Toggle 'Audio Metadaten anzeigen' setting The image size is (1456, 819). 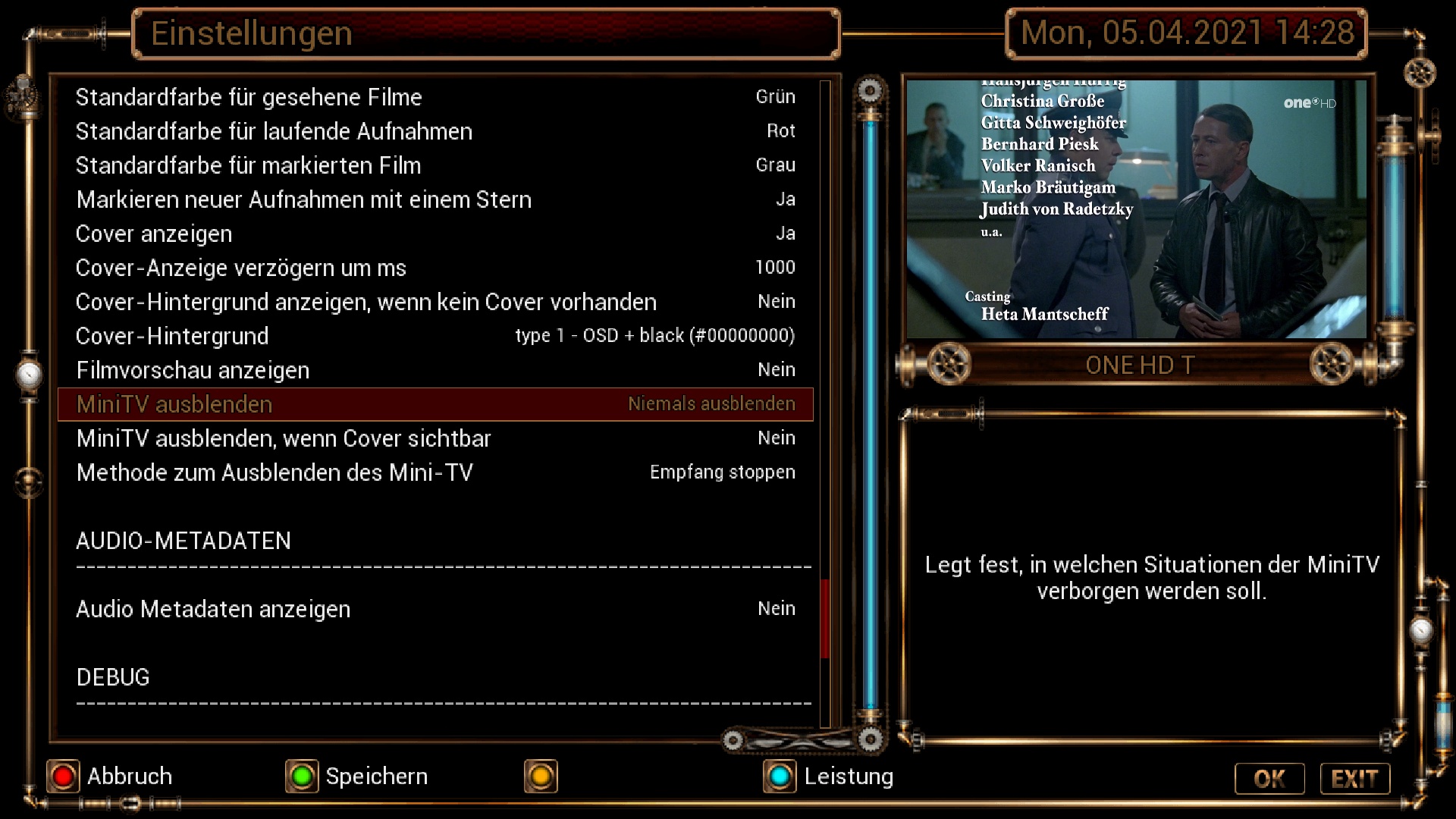pos(435,609)
